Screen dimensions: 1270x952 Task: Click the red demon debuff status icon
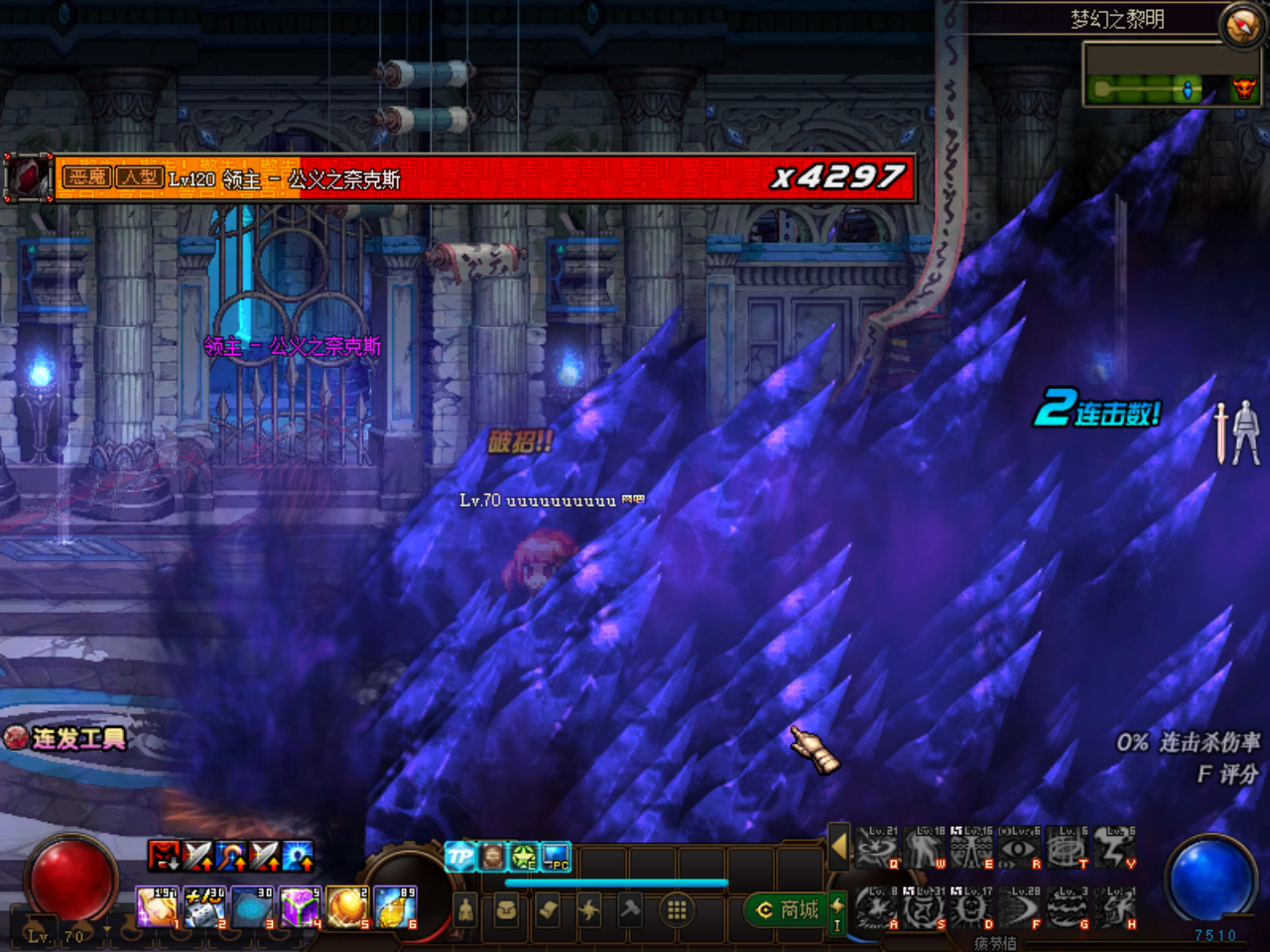point(164,855)
